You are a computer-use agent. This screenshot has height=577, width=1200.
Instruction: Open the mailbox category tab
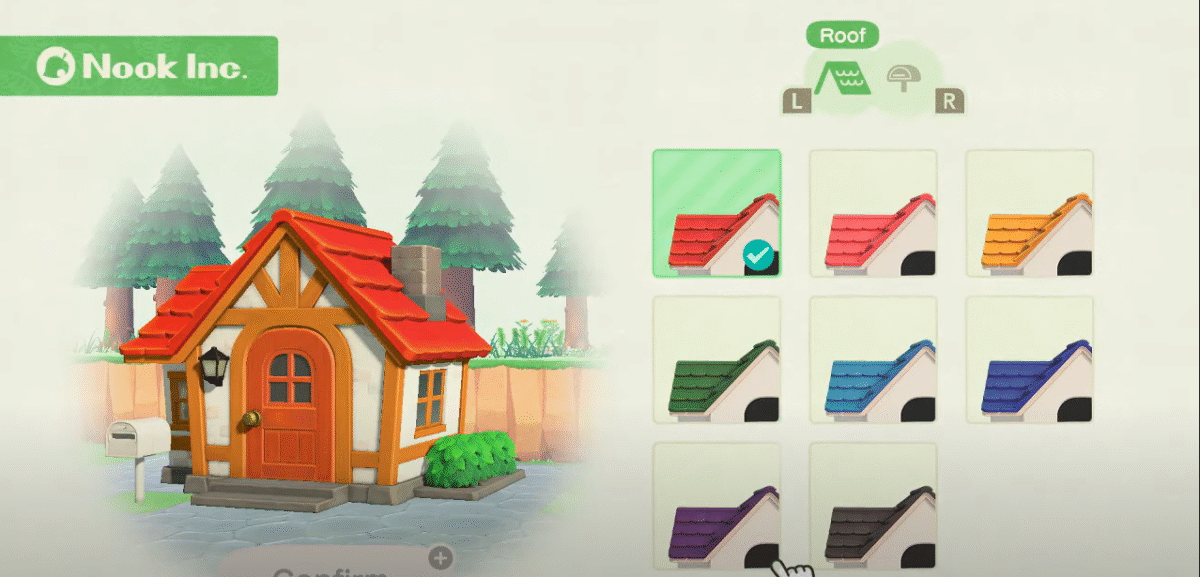tap(902, 78)
